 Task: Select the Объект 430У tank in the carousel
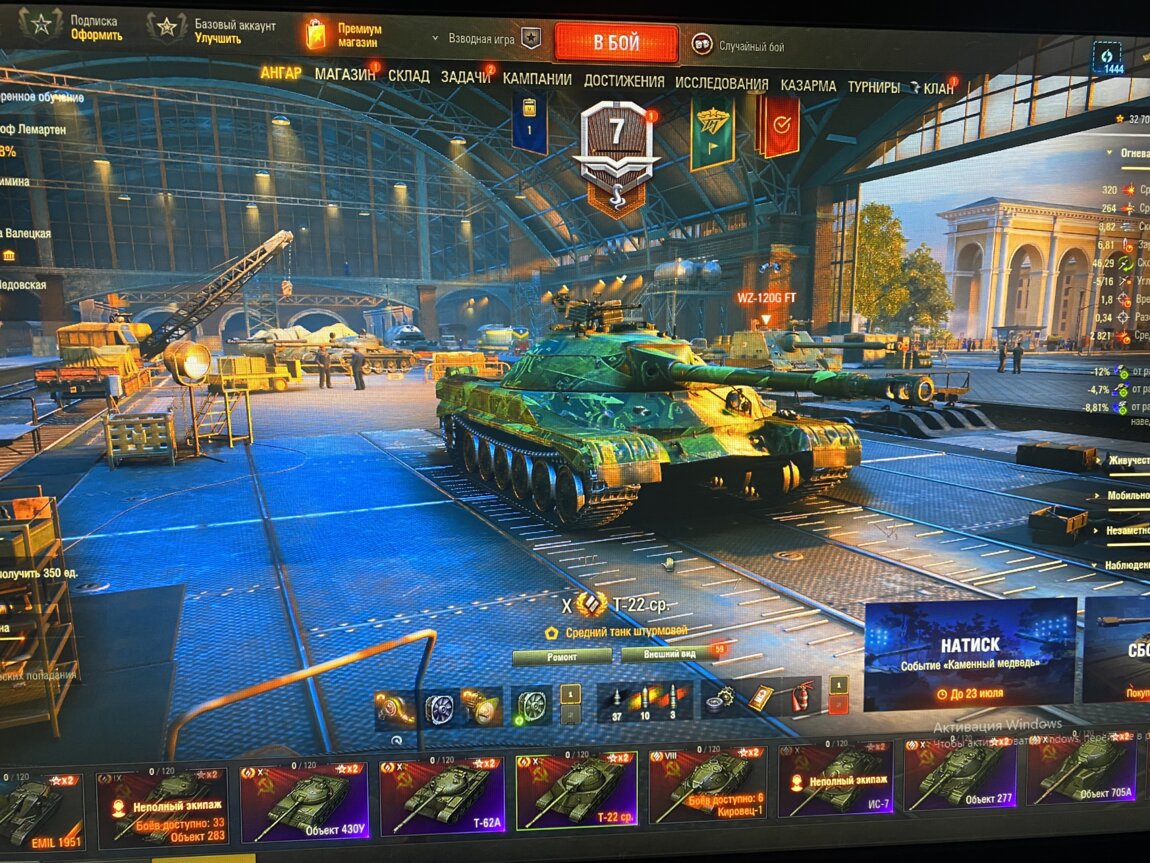[304, 801]
